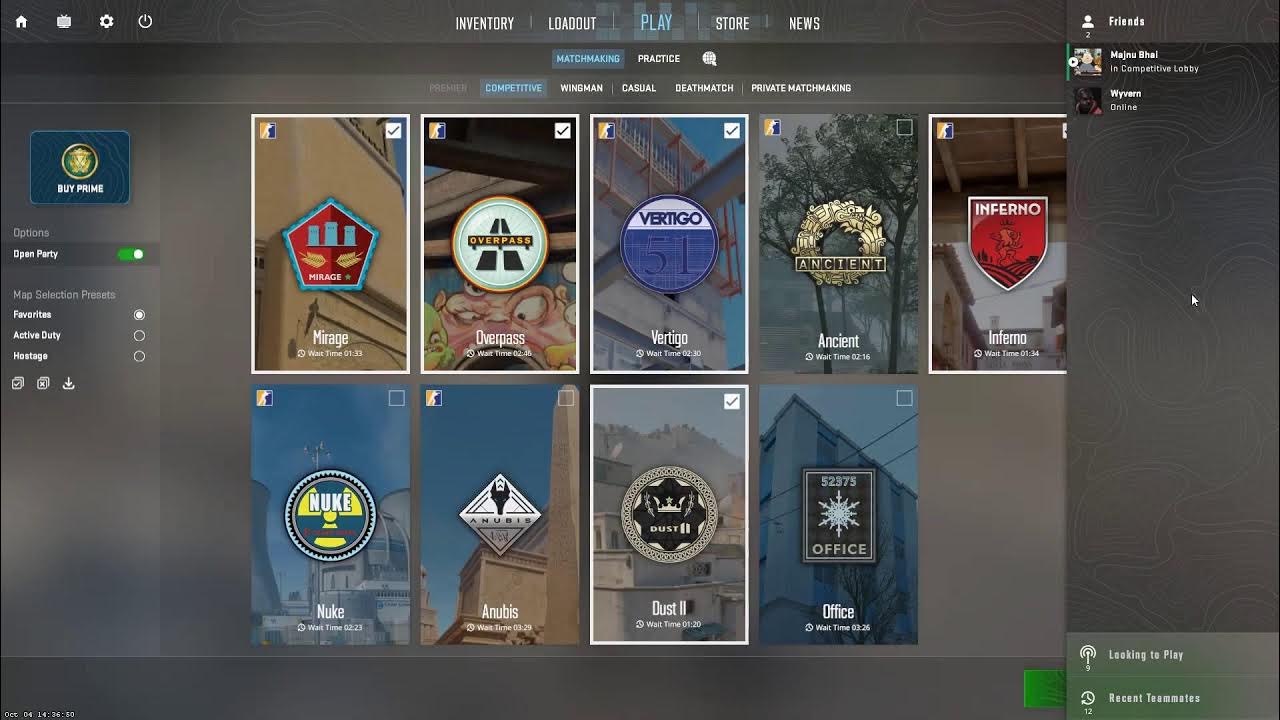
Task: Click the power quit icon
Action: tap(145, 21)
